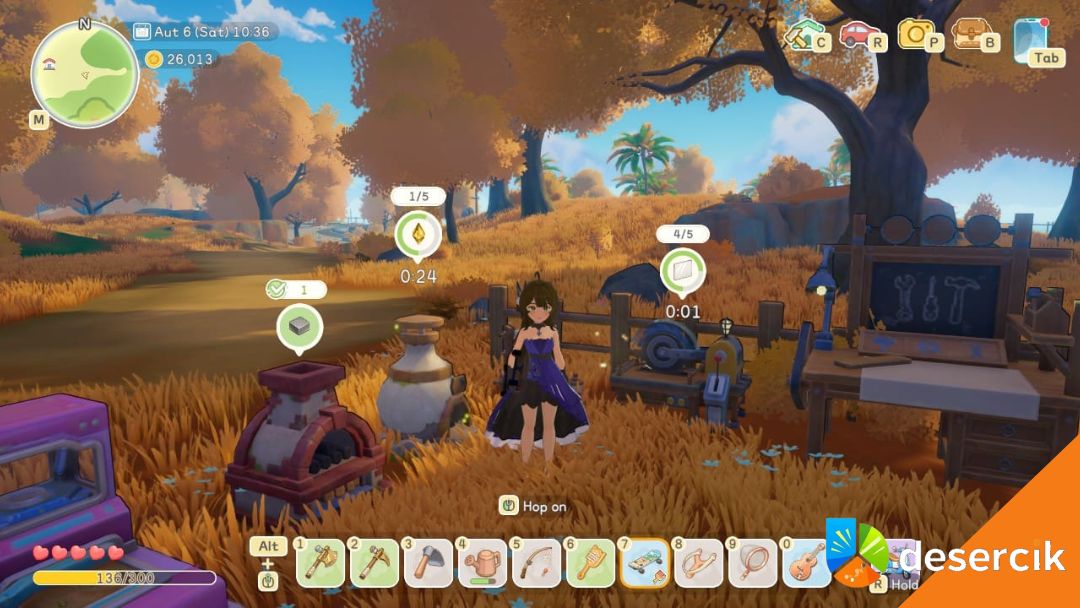
Task: Equip the axe from the hotbar
Action: coord(428,563)
